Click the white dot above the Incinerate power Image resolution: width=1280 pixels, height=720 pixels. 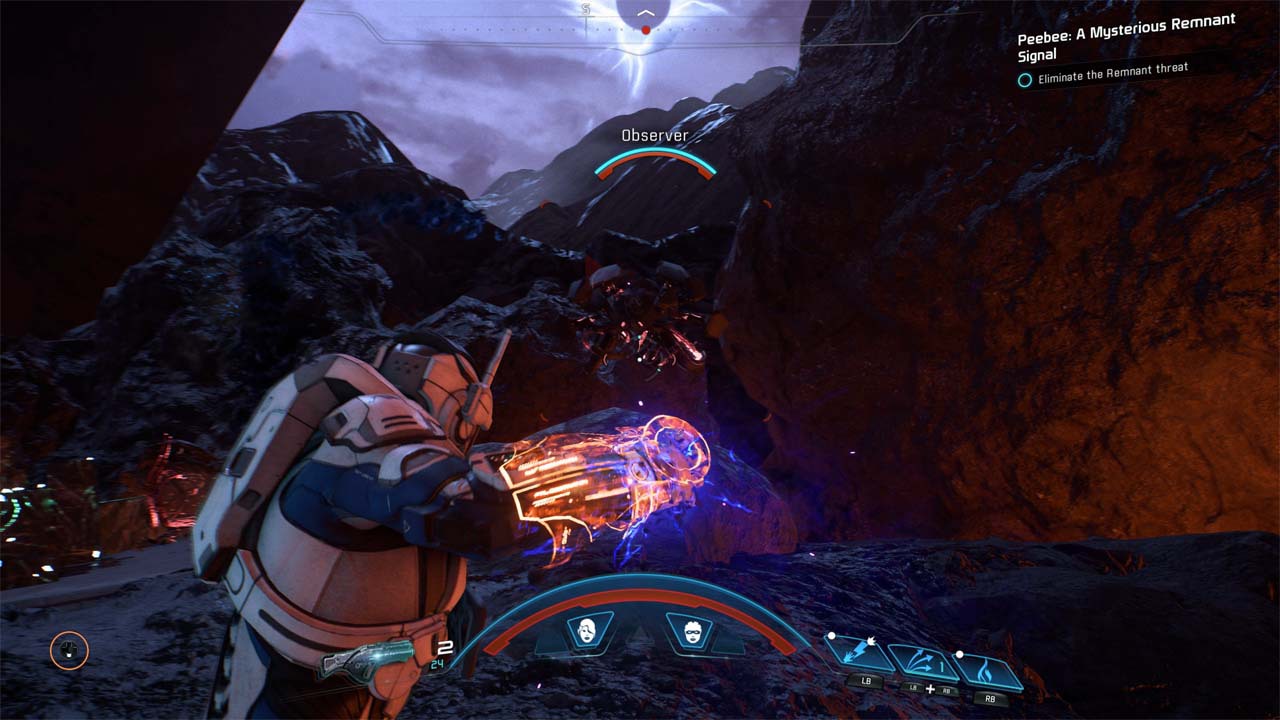[960, 654]
